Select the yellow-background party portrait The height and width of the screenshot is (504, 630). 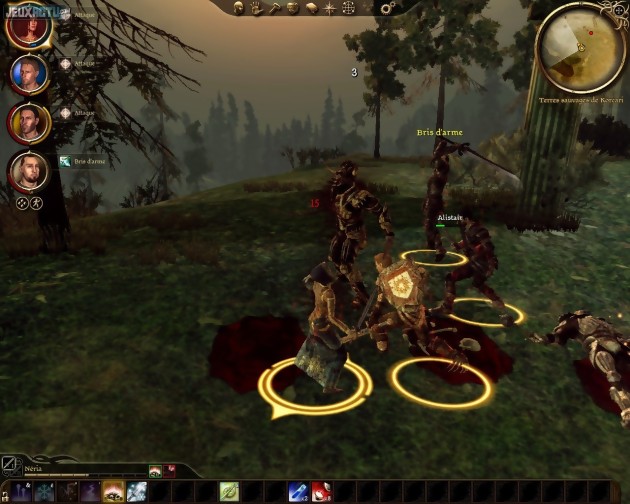[30, 123]
